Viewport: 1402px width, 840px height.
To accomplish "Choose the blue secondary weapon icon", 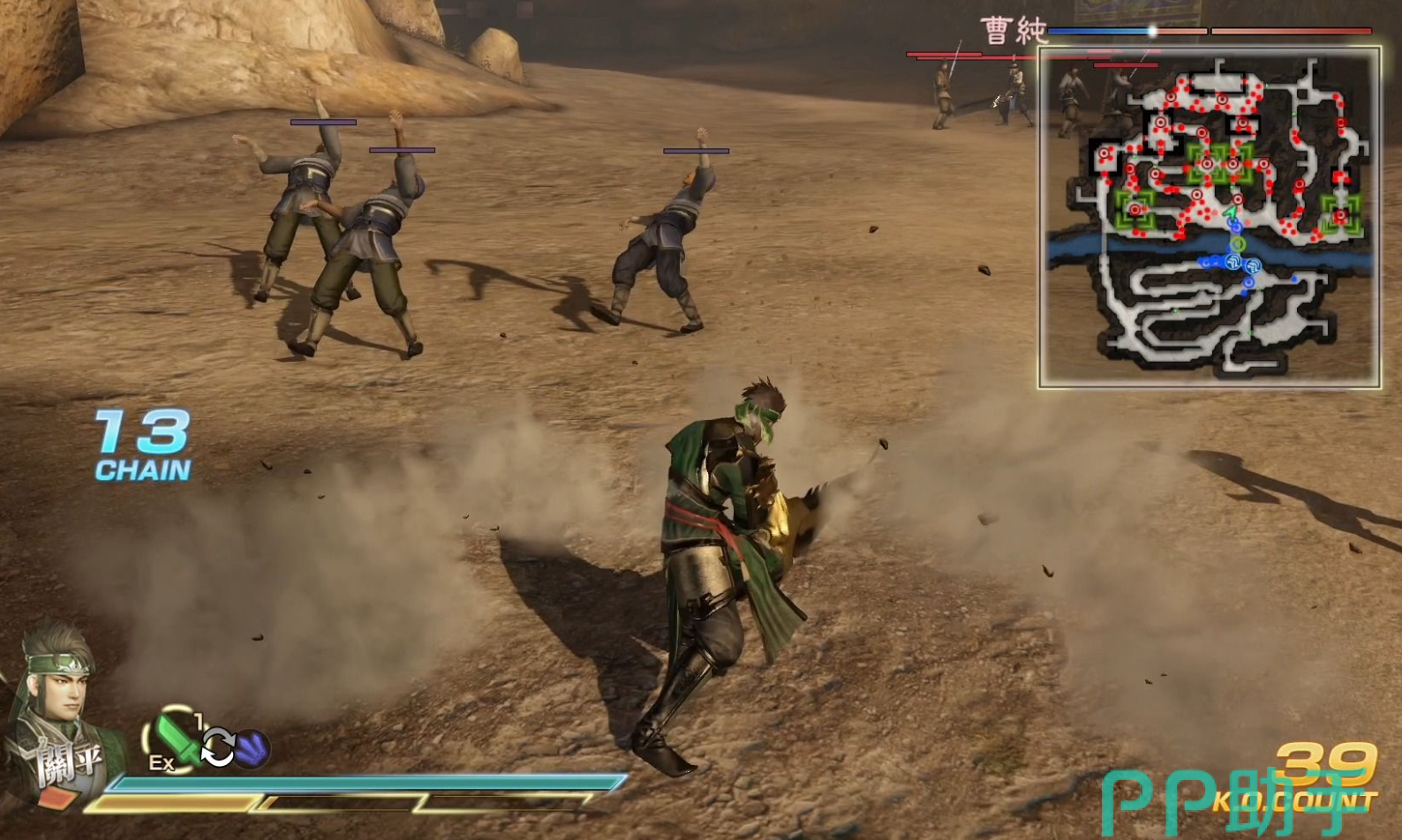I will (253, 748).
